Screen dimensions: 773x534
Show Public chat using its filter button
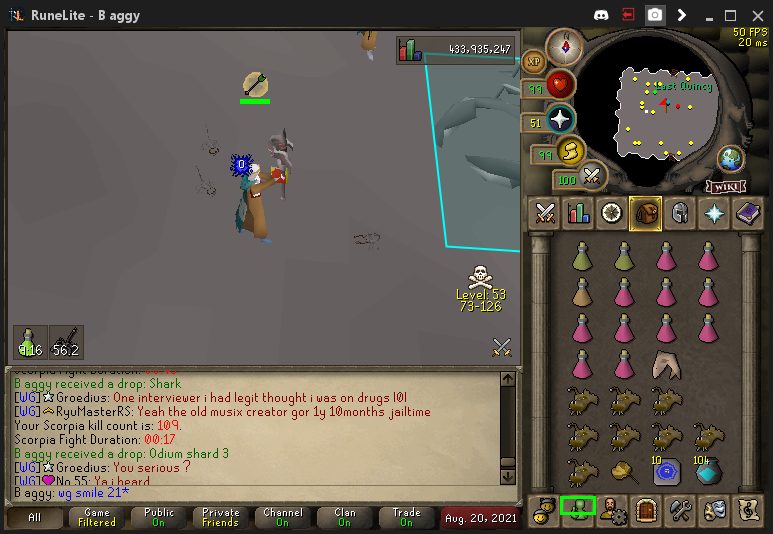pos(159,517)
